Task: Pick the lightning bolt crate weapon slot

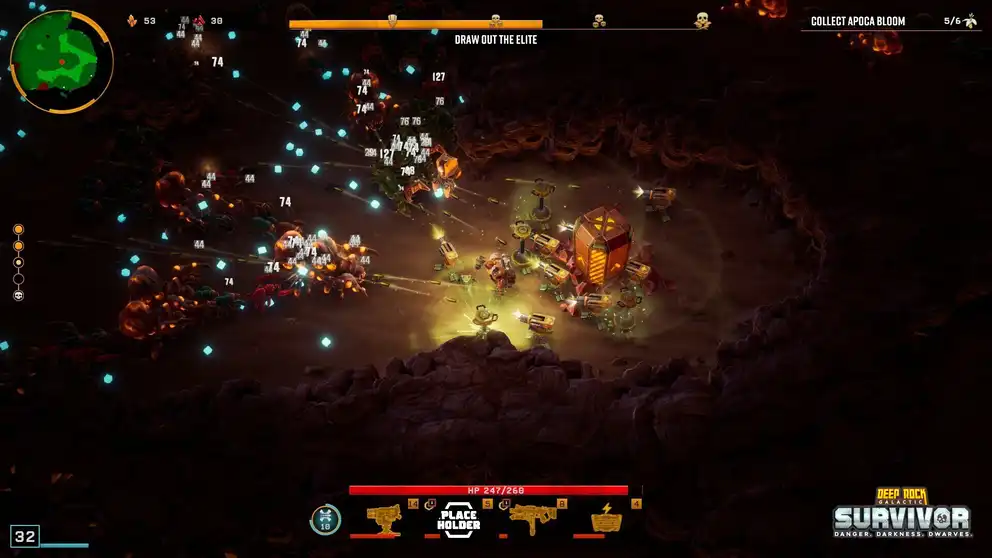Action: pyautogui.click(x=607, y=519)
